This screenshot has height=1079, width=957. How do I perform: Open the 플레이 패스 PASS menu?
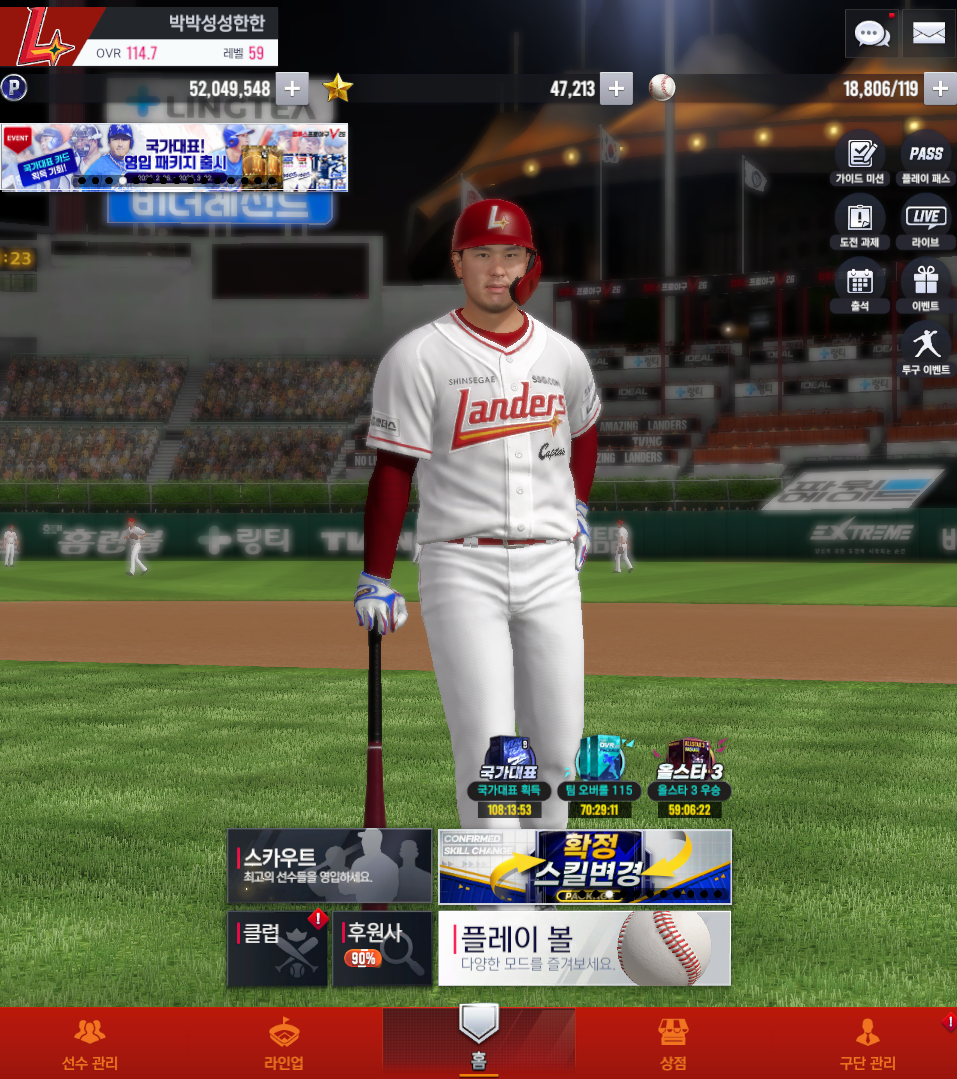click(926, 159)
